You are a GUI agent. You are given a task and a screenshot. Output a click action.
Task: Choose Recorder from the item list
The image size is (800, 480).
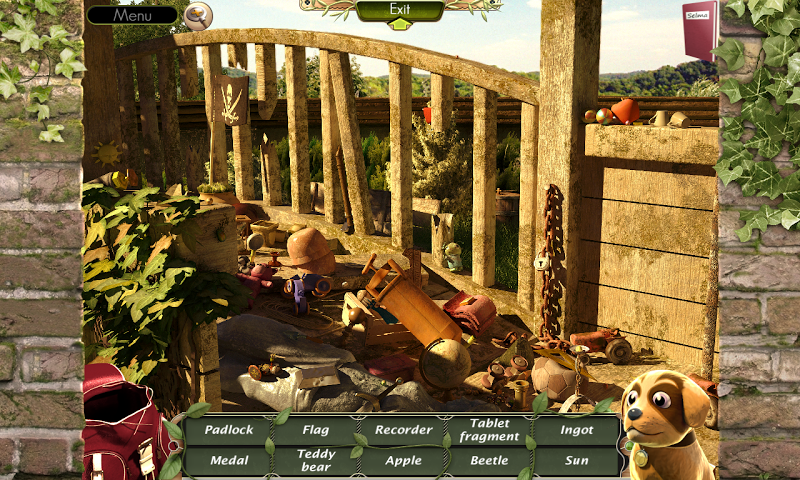point(403,430)
